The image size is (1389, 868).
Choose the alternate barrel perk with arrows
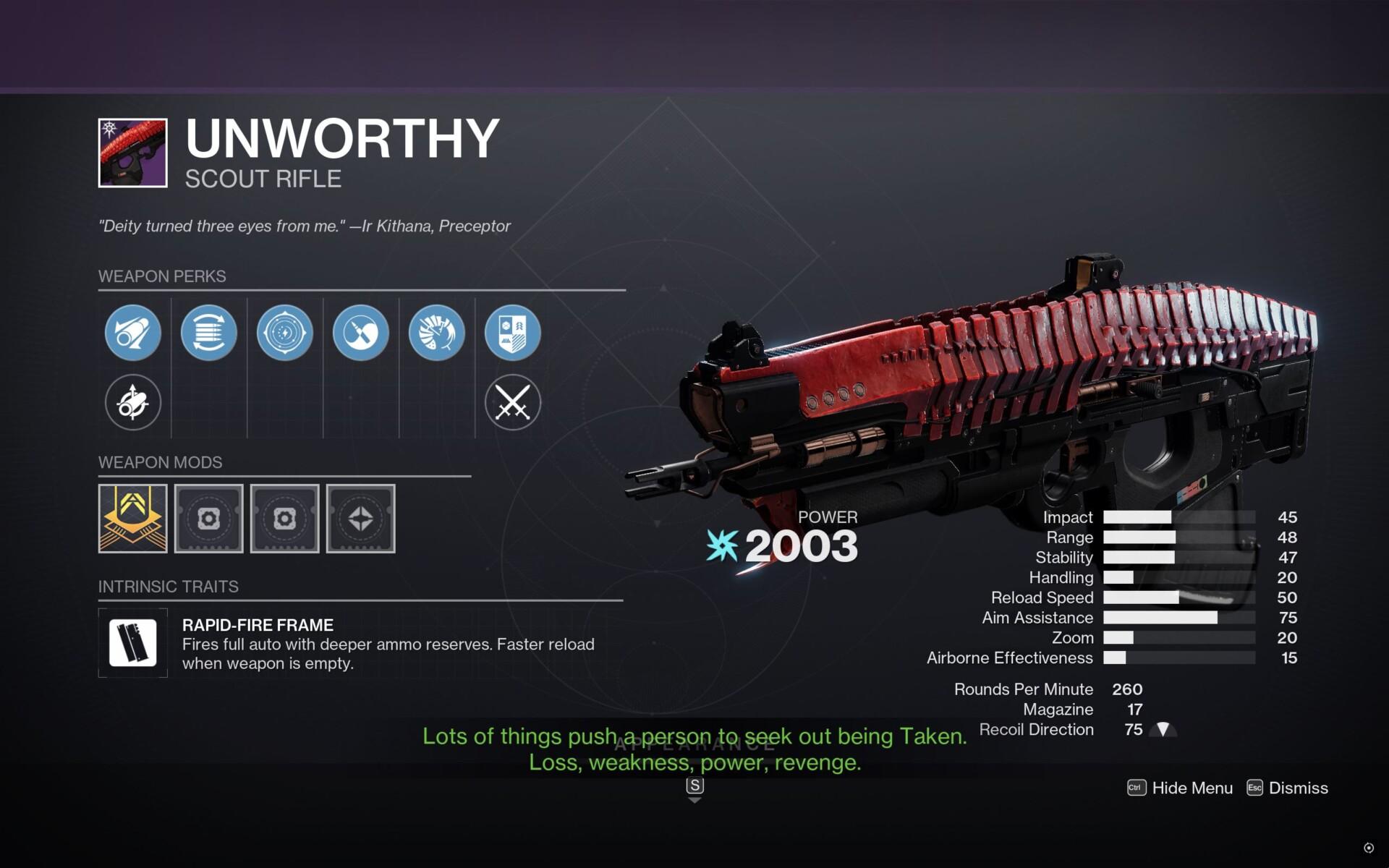tap(132, 402)
